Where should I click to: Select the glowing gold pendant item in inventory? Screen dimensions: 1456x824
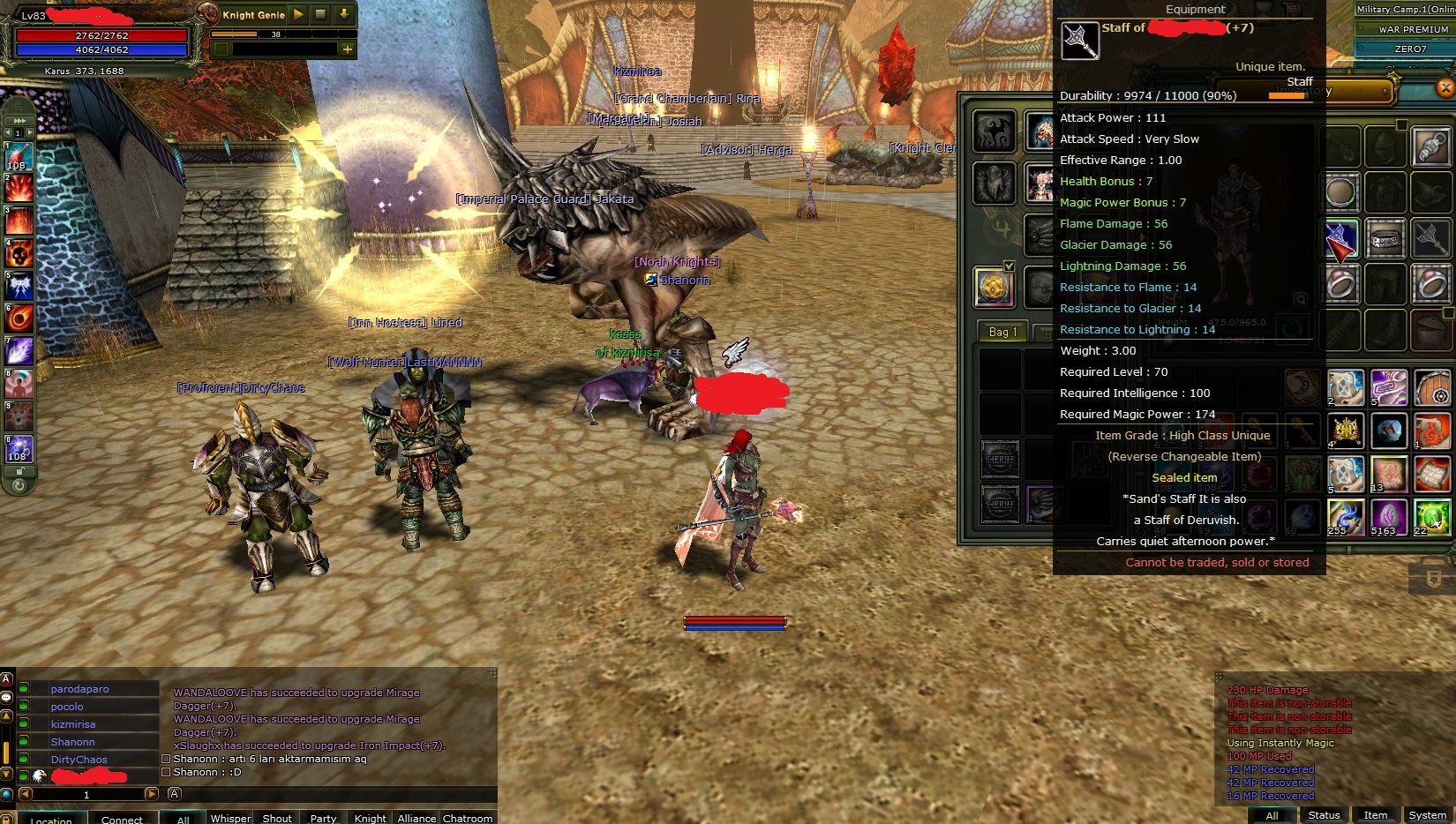click(x=995, y=289)
